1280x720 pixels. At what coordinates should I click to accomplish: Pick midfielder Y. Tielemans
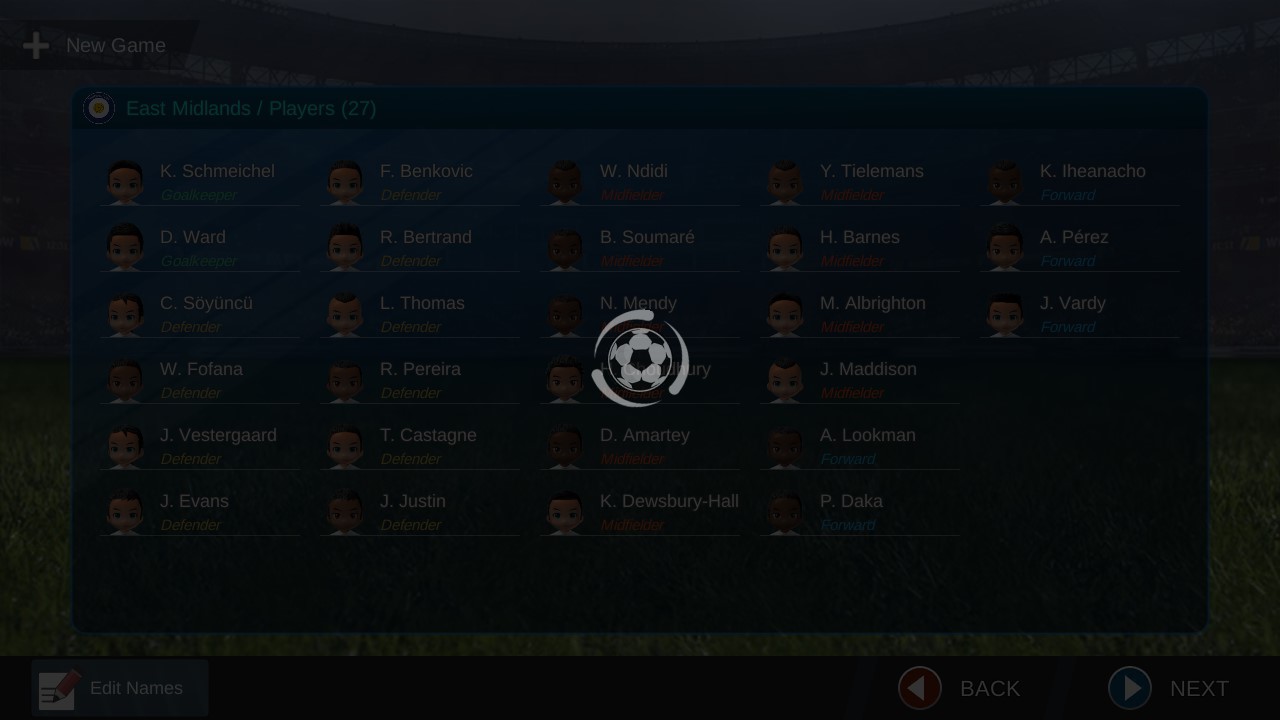860,182
